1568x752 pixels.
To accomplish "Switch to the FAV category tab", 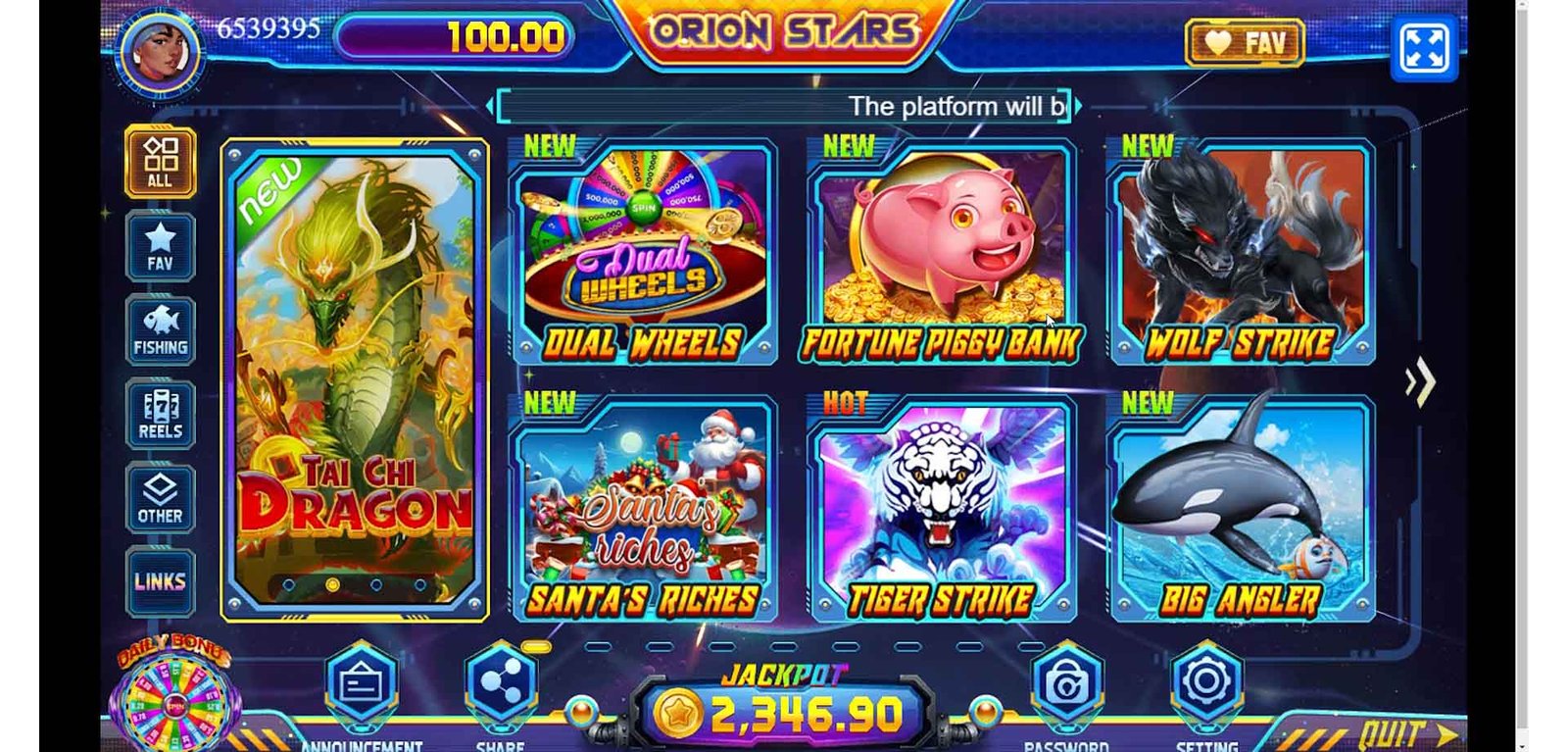I will point(160,247).
